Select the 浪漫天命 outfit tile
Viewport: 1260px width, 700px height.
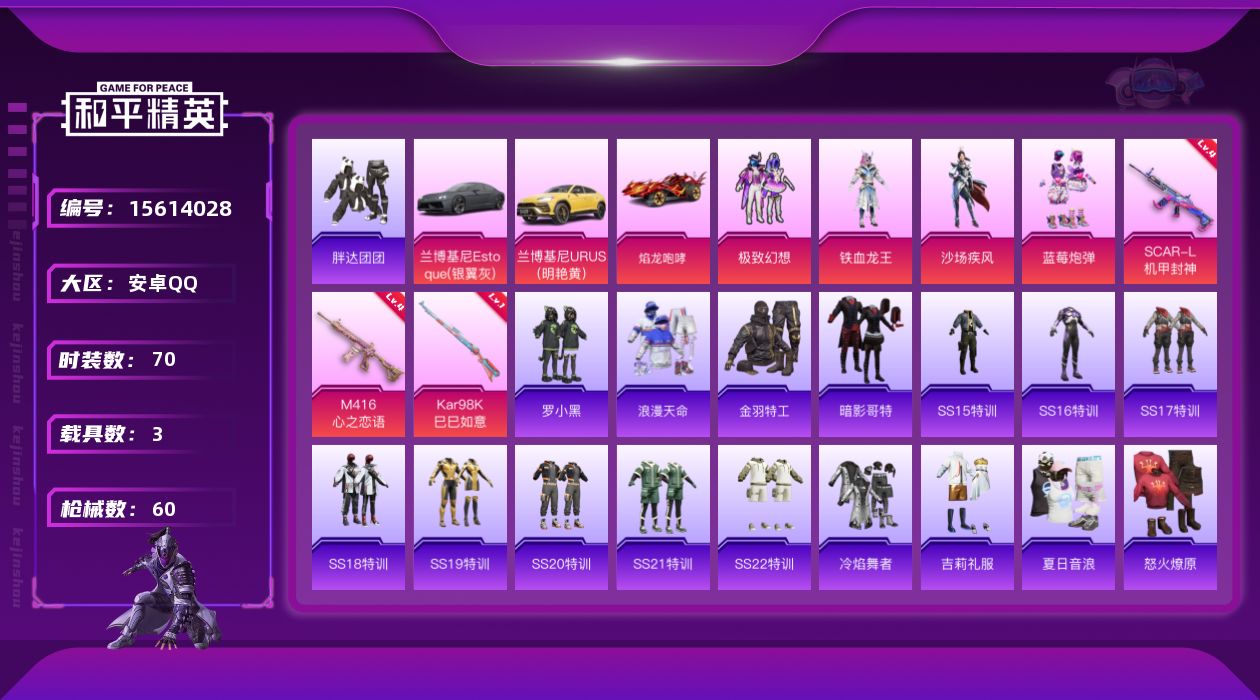click(663, 364)
